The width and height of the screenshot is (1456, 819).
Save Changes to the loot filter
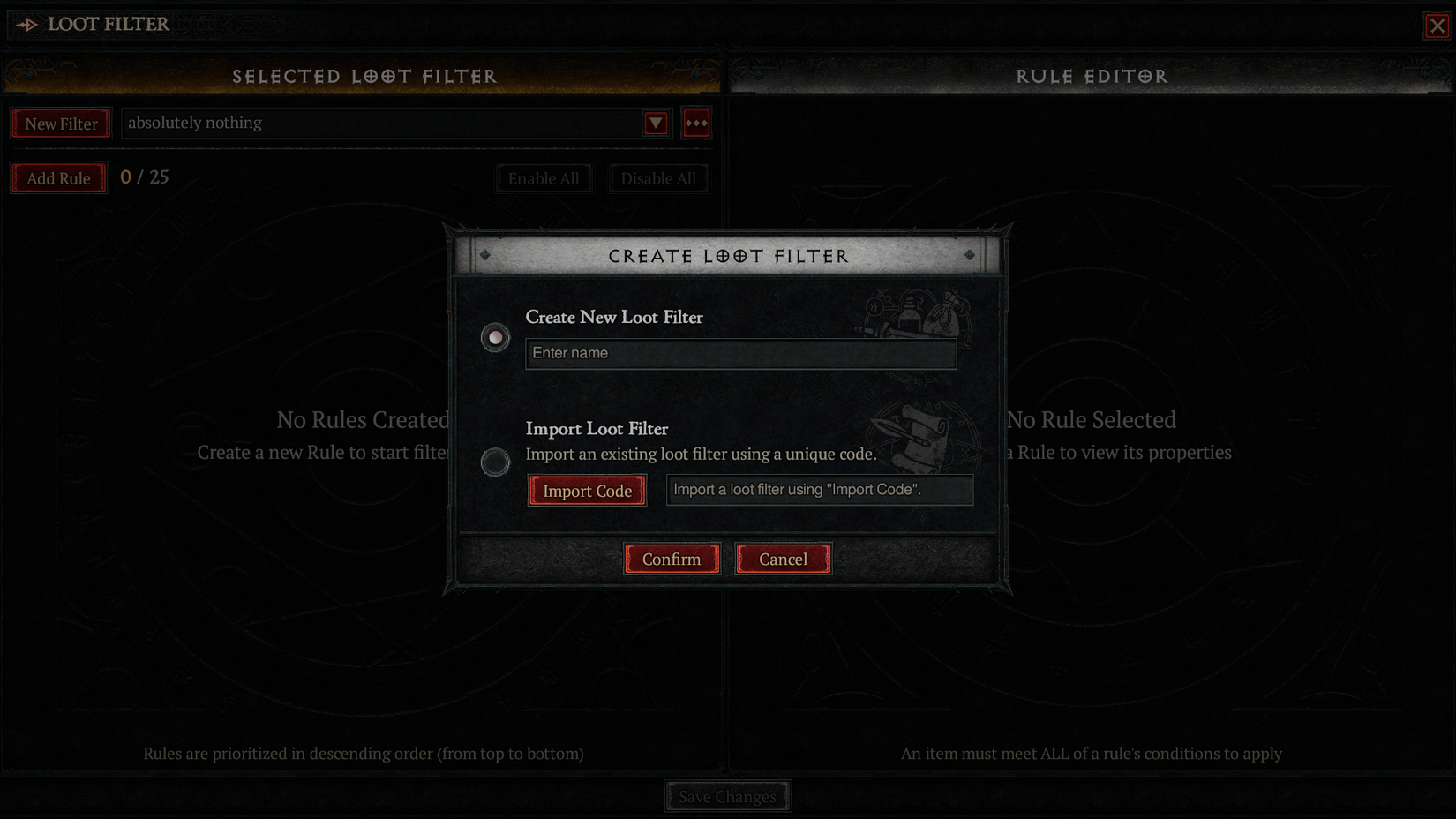727,796
